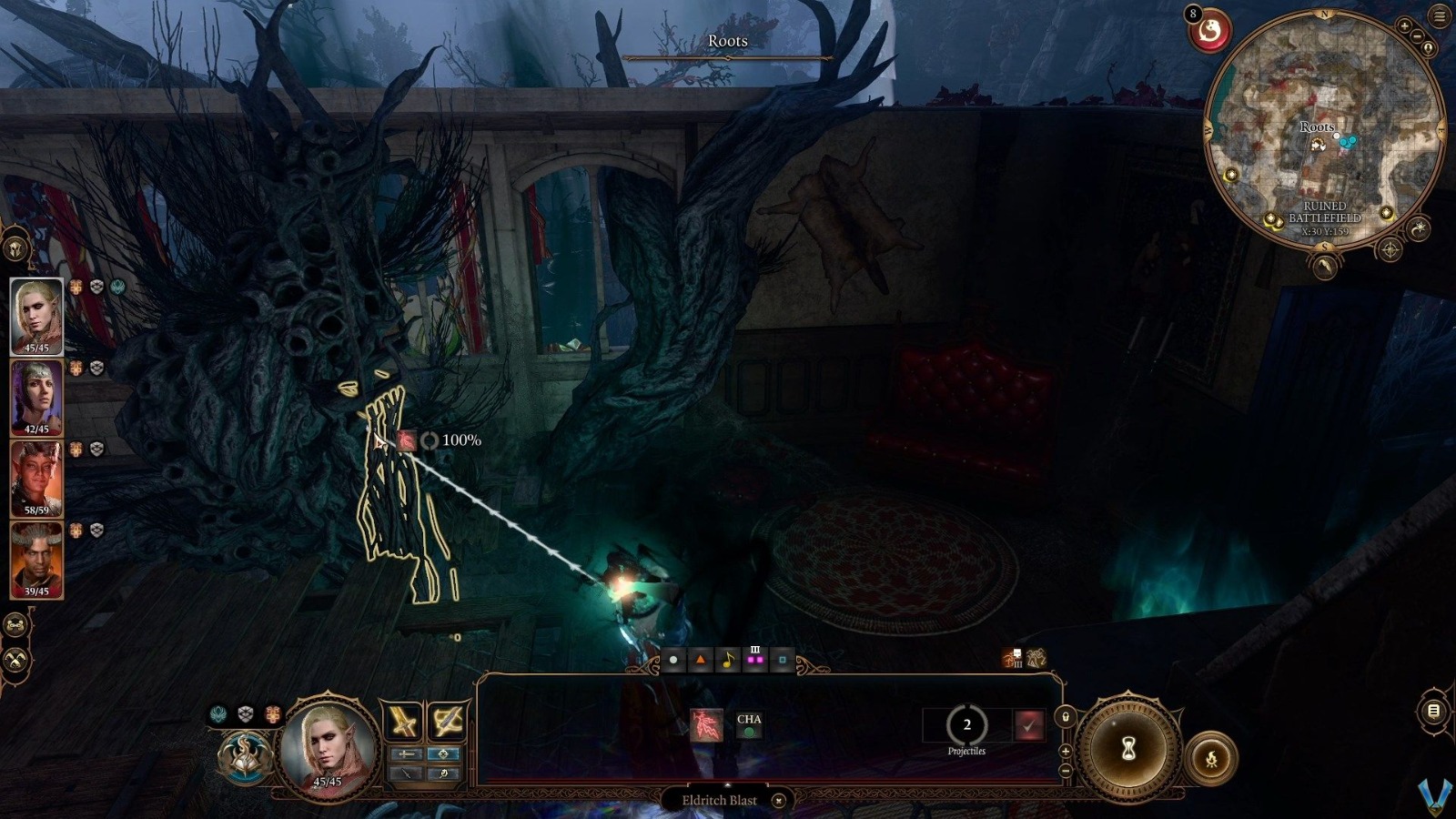The image size is (1456, 819).
Task: Open camp via the Long Rest campfire icon
Action: click(1212, 758)
